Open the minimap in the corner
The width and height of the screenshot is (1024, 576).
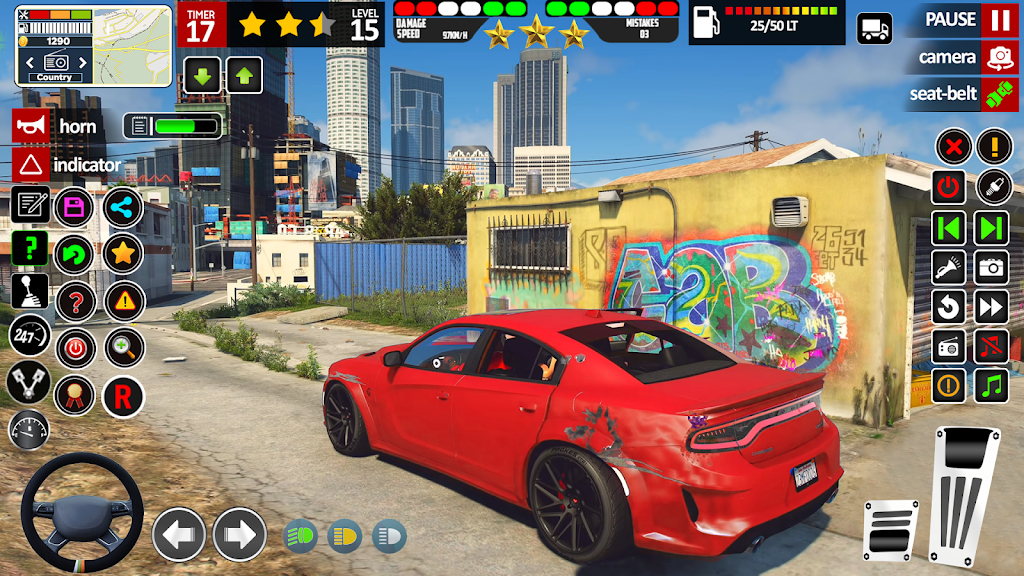[x=53, y=47]
